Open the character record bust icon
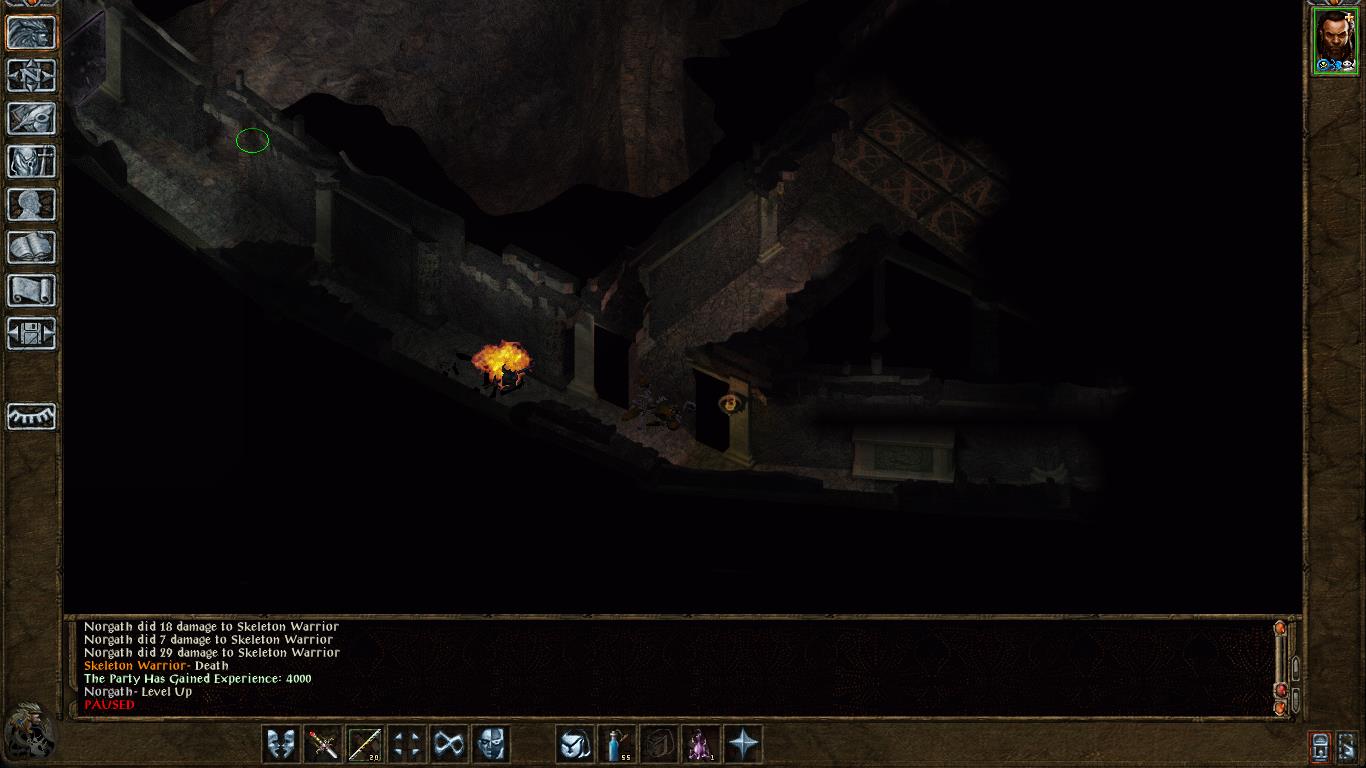This screenshot has width=1366, height=768. point(32,204)
